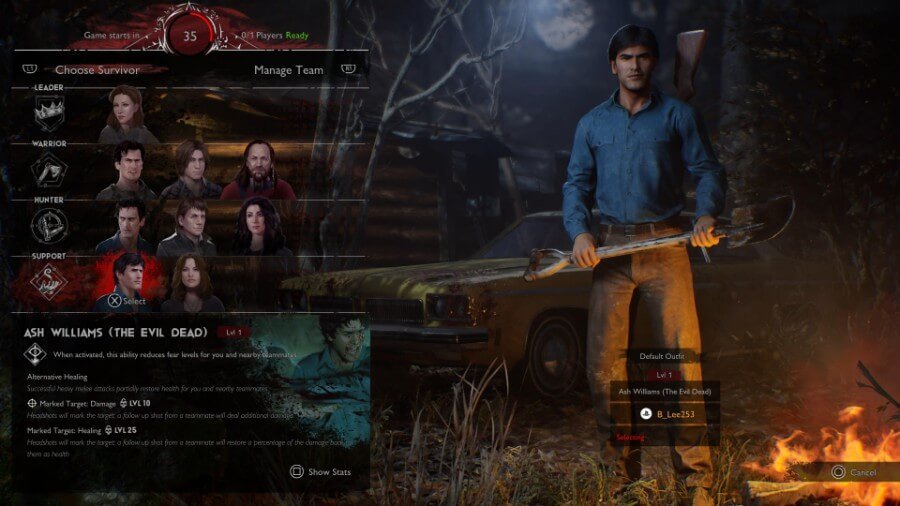The height and width of the screenshot is (506, 900).
Task: Pick the long-haired Warrior in the middle
Action: click(x=189, y=170)
